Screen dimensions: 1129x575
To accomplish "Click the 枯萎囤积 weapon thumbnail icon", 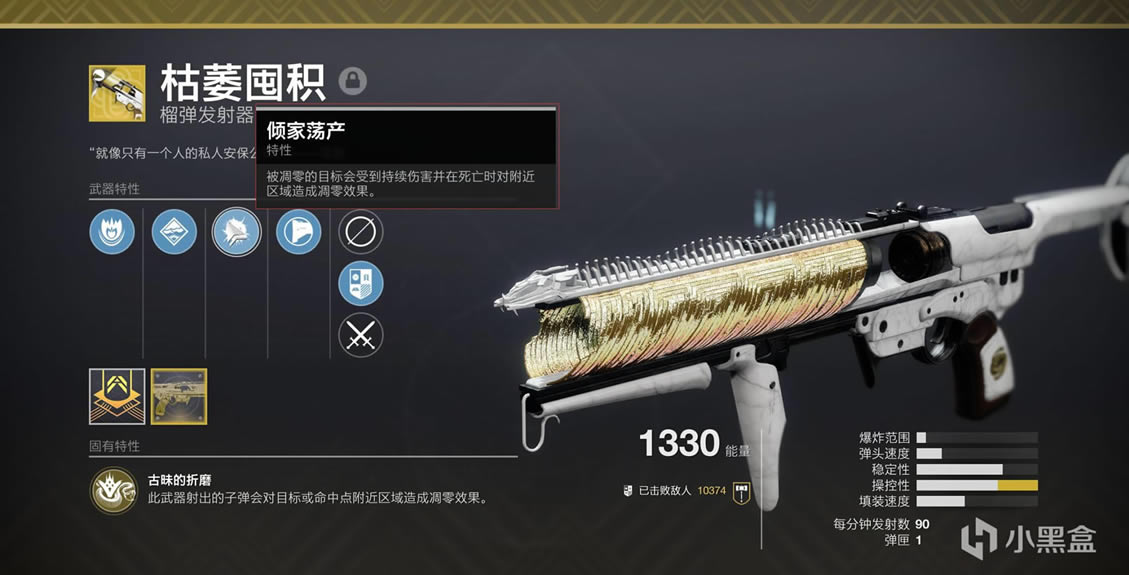I will (116, 93).
